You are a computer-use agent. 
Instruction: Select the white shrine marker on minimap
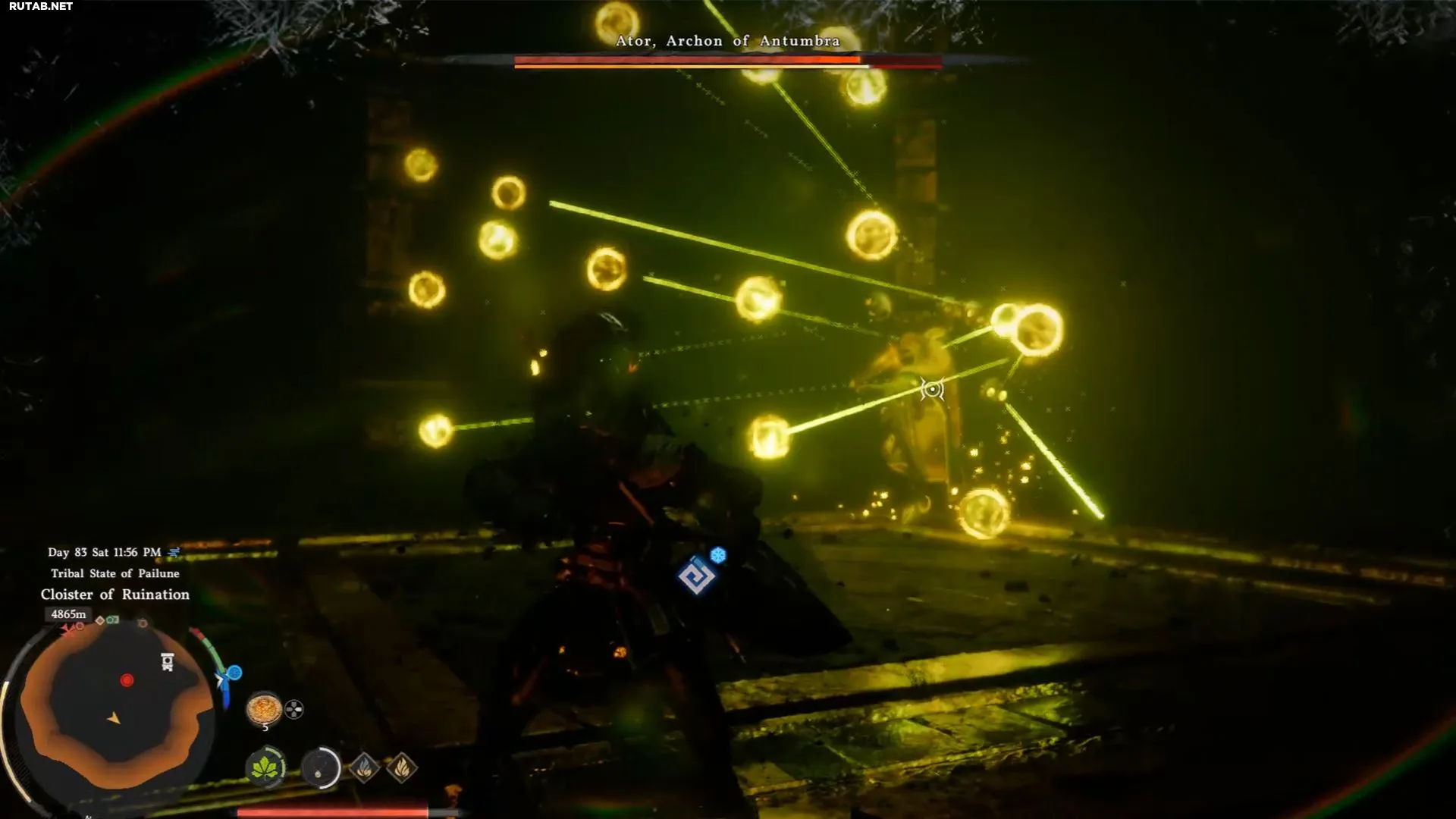pos(168,662)
